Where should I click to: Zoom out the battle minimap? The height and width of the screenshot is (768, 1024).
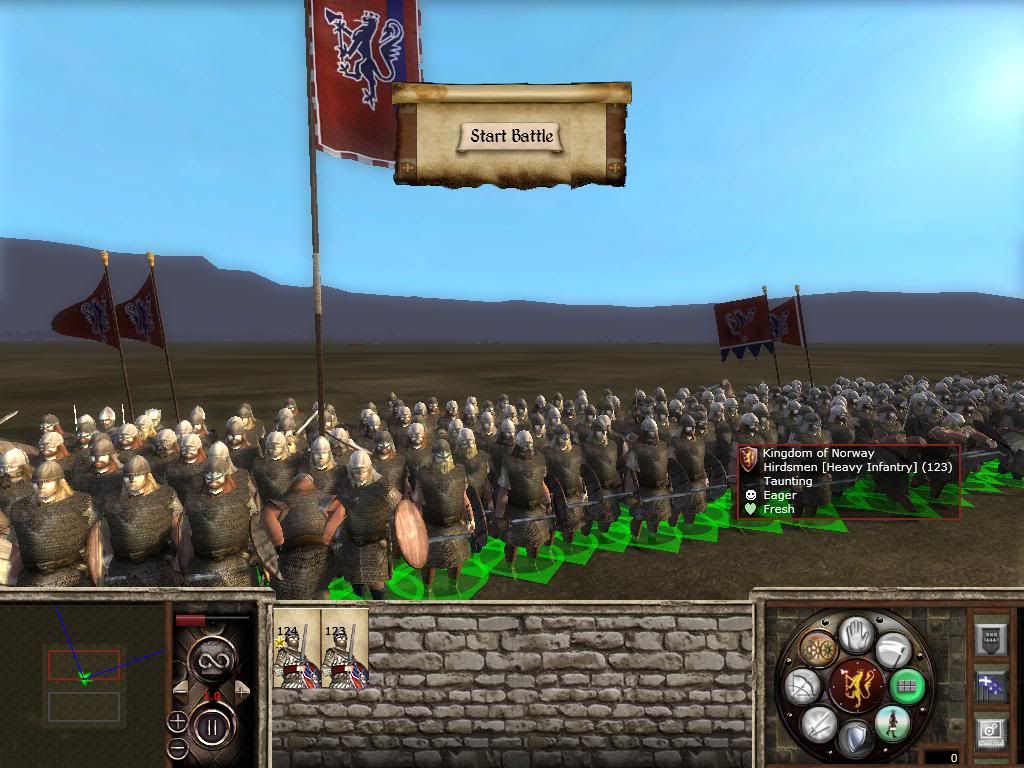177,746
